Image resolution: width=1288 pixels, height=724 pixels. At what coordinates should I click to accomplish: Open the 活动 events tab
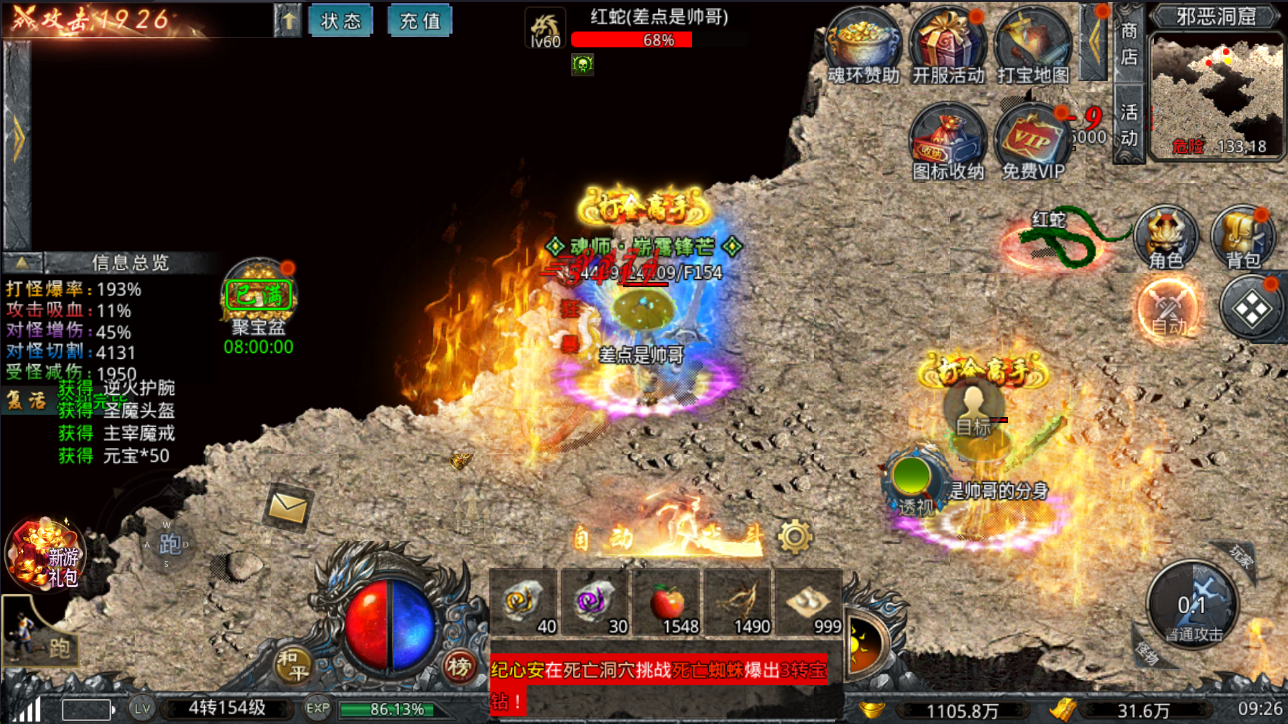(1129, 122)
